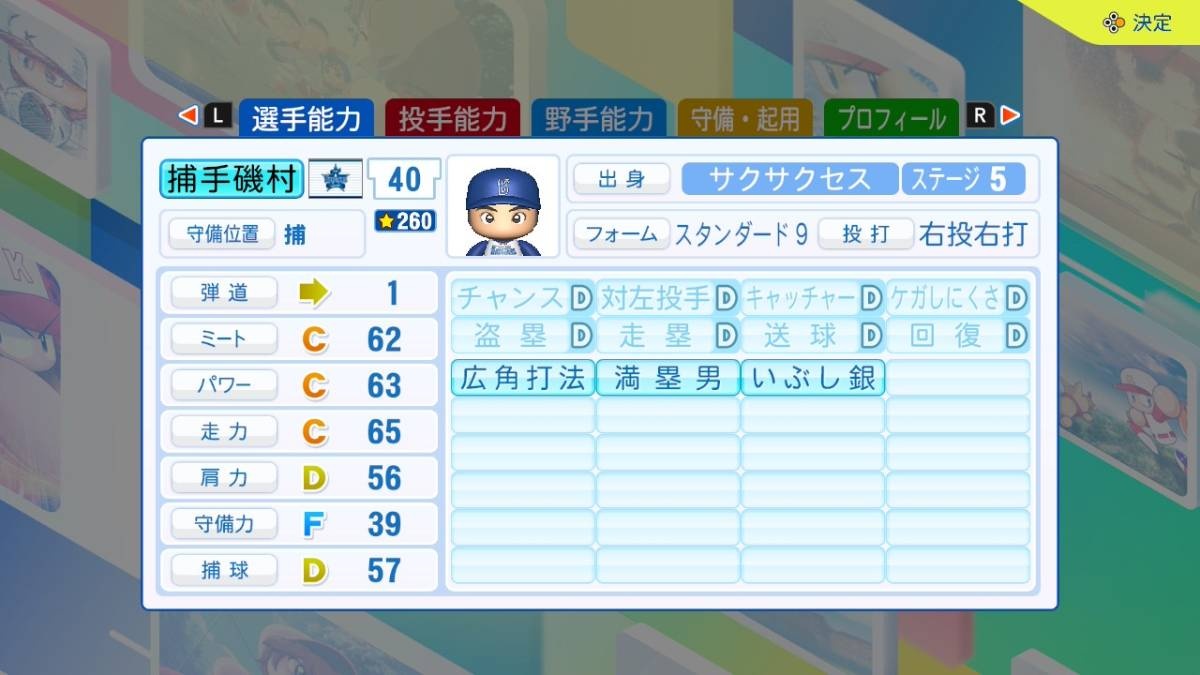Click the left orange arrow by tabs
1200x675 pixels.
click(188, 116)
